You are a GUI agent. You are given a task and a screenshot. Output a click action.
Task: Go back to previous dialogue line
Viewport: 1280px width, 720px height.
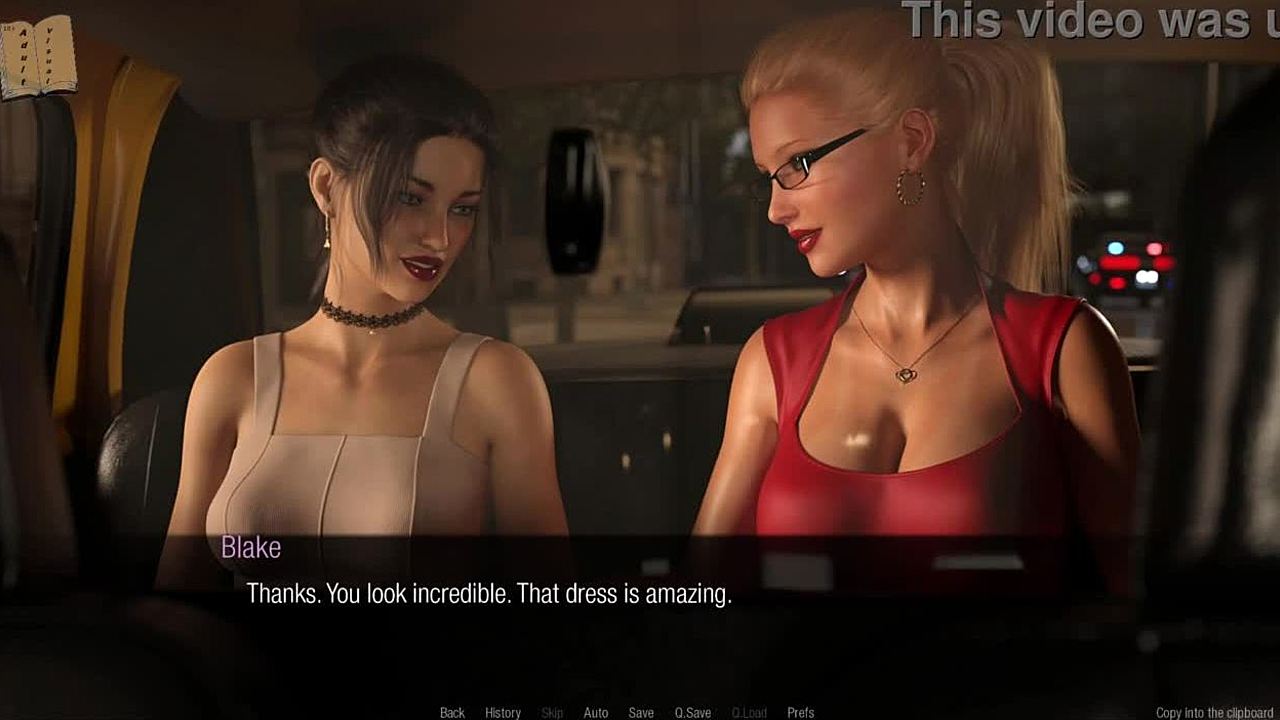(452, 712)
